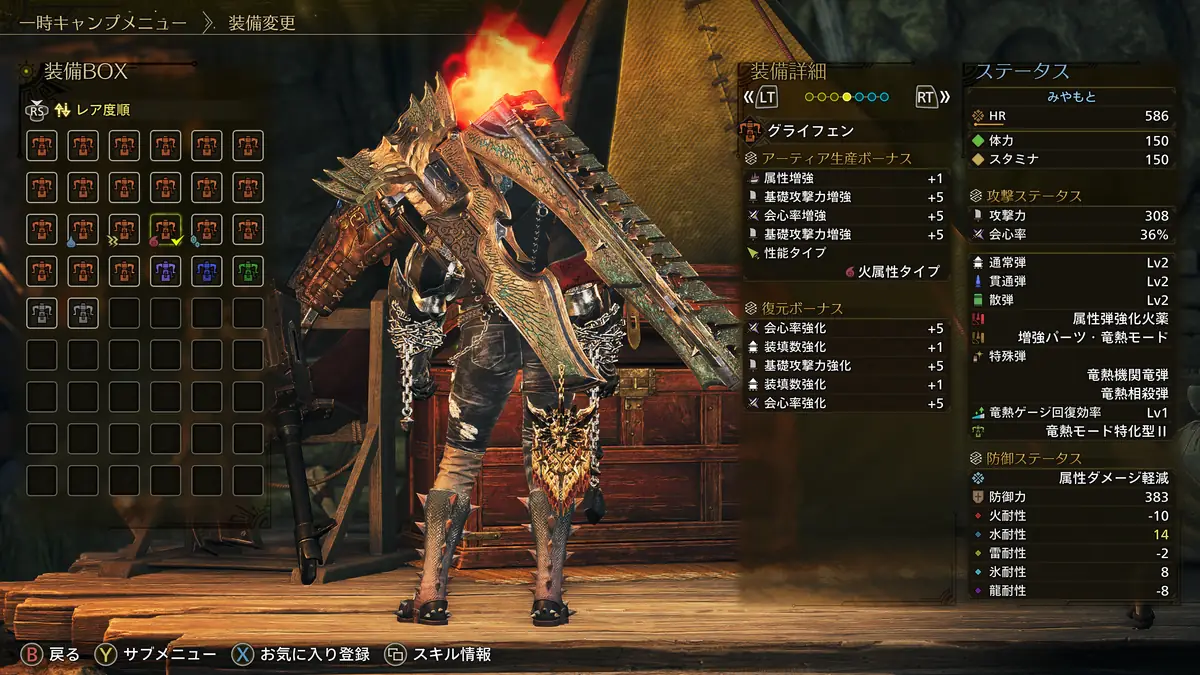Choose the purple heavy bowgun slot
The height and width of the screenshot is (675, 1200).
[165, 270]
